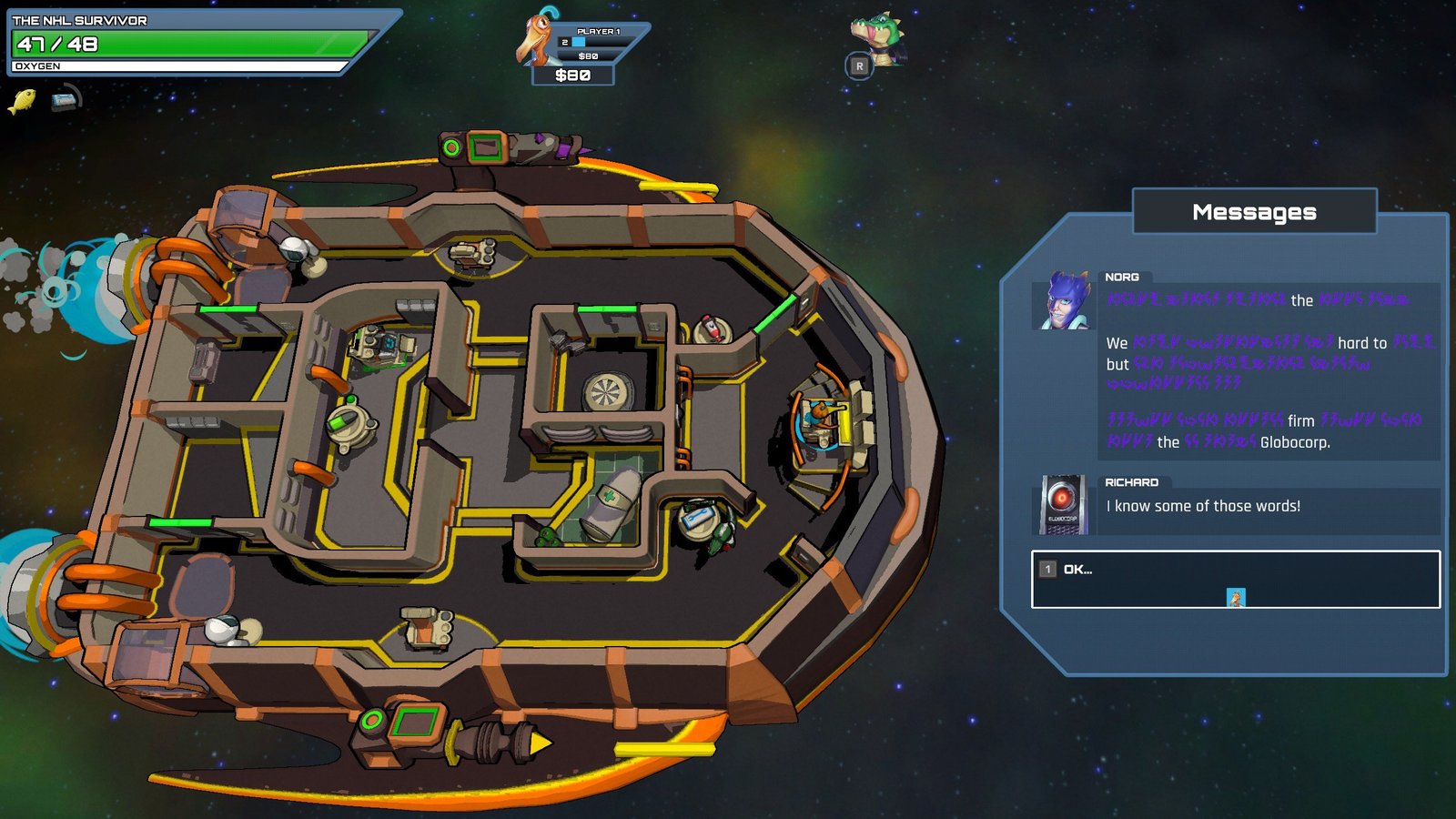
Task: Click the green crocodile character icon
Action: click(x=878, y=36)
